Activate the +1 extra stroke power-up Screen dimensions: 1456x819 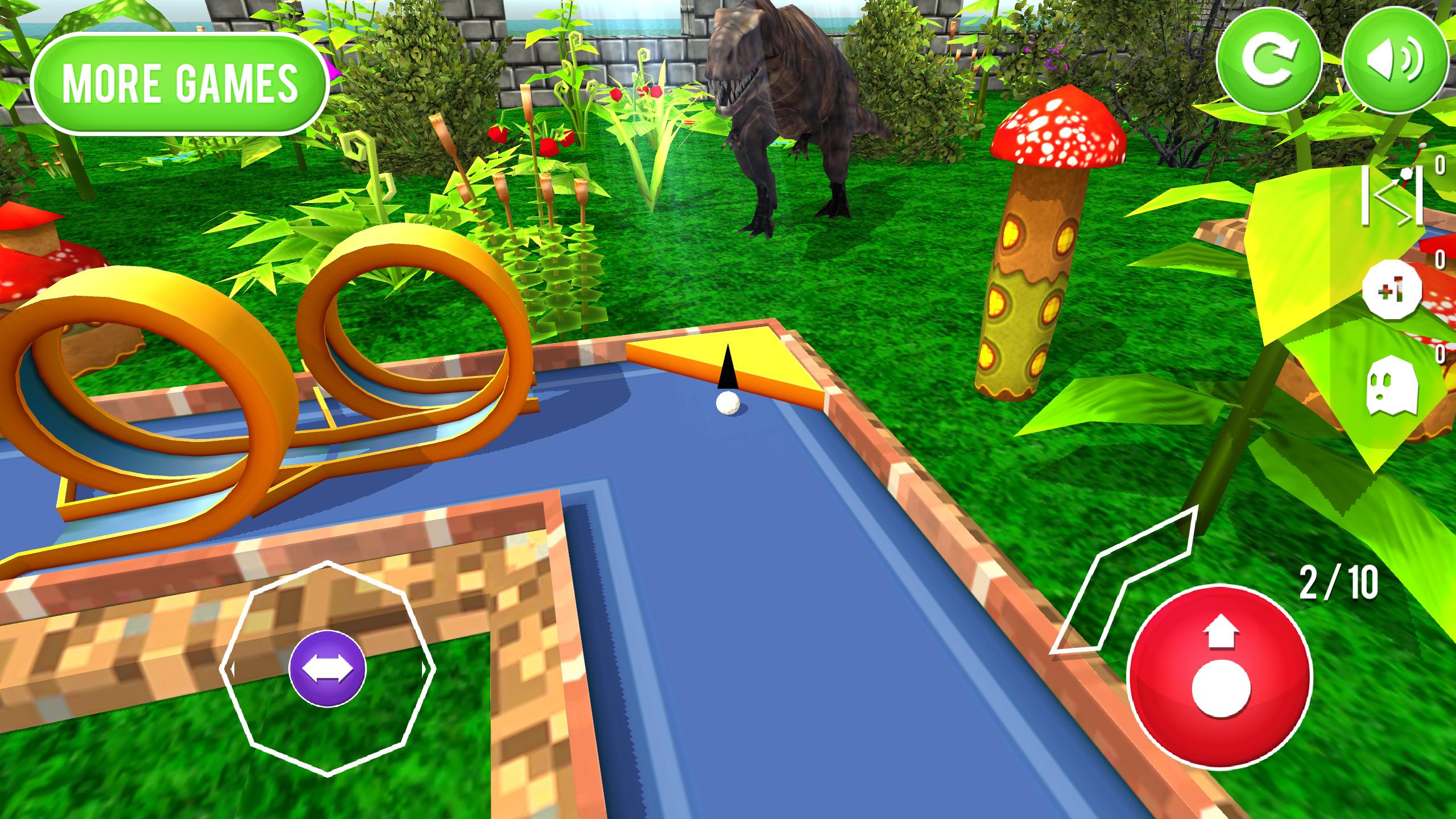[x=1392, y=290]
